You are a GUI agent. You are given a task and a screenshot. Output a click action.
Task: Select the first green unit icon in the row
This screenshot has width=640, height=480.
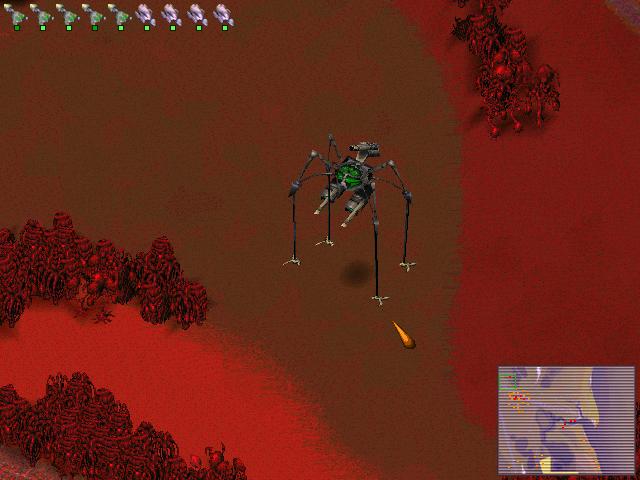[16, 14]
